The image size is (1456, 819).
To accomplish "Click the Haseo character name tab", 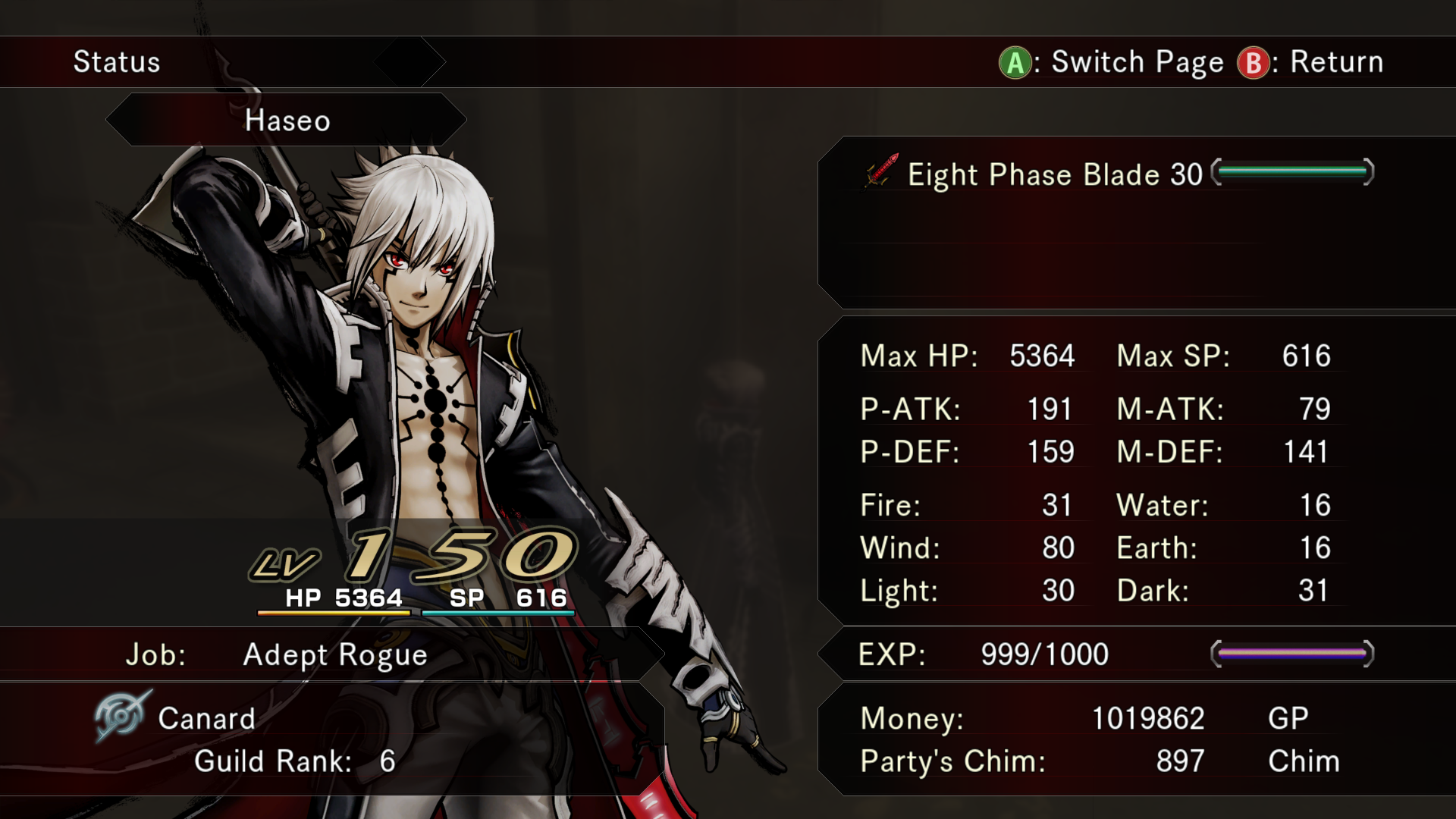I will pos(287,121).
